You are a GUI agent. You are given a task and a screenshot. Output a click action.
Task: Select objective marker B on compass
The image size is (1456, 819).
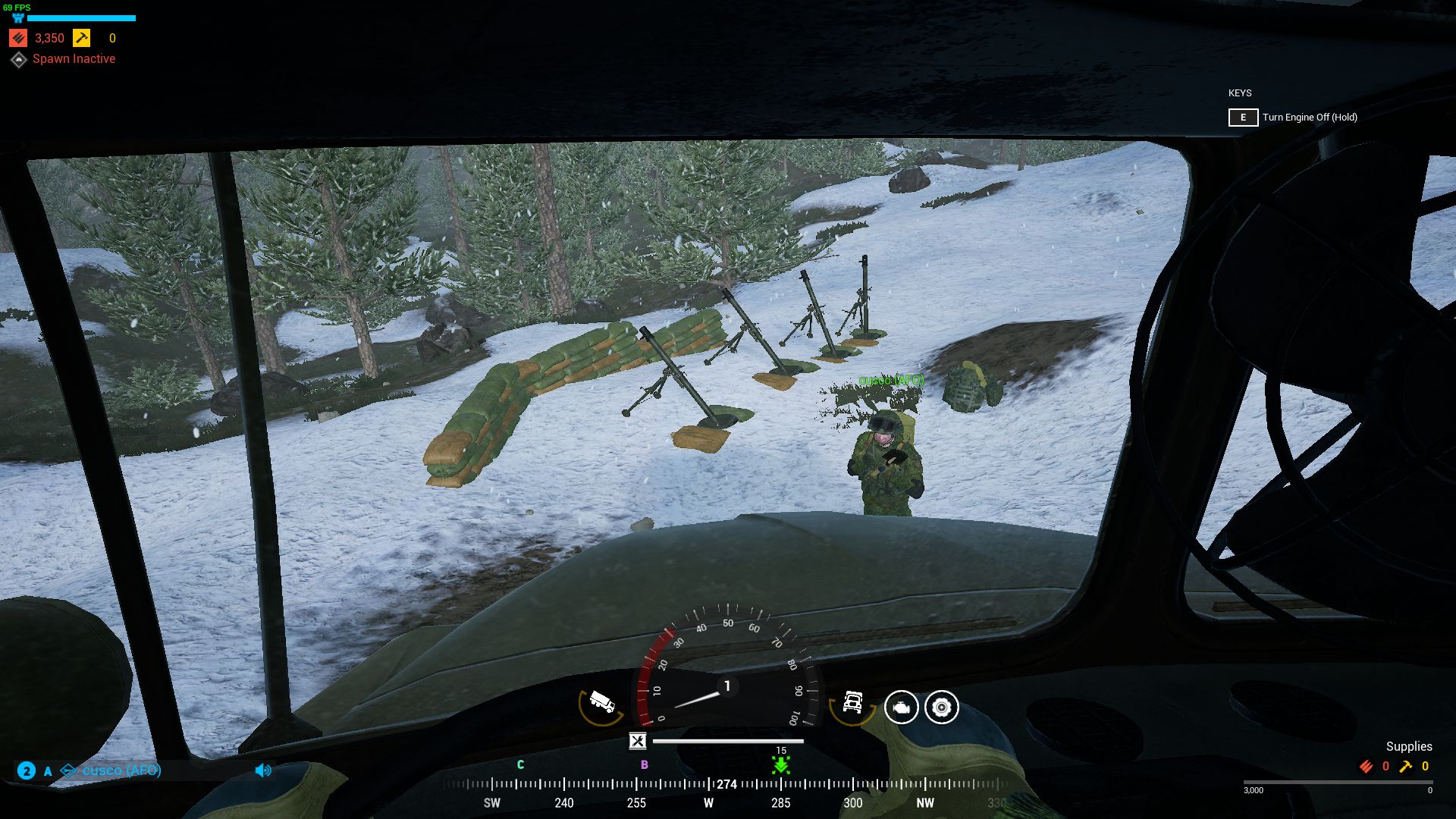[x=645, y=764]
